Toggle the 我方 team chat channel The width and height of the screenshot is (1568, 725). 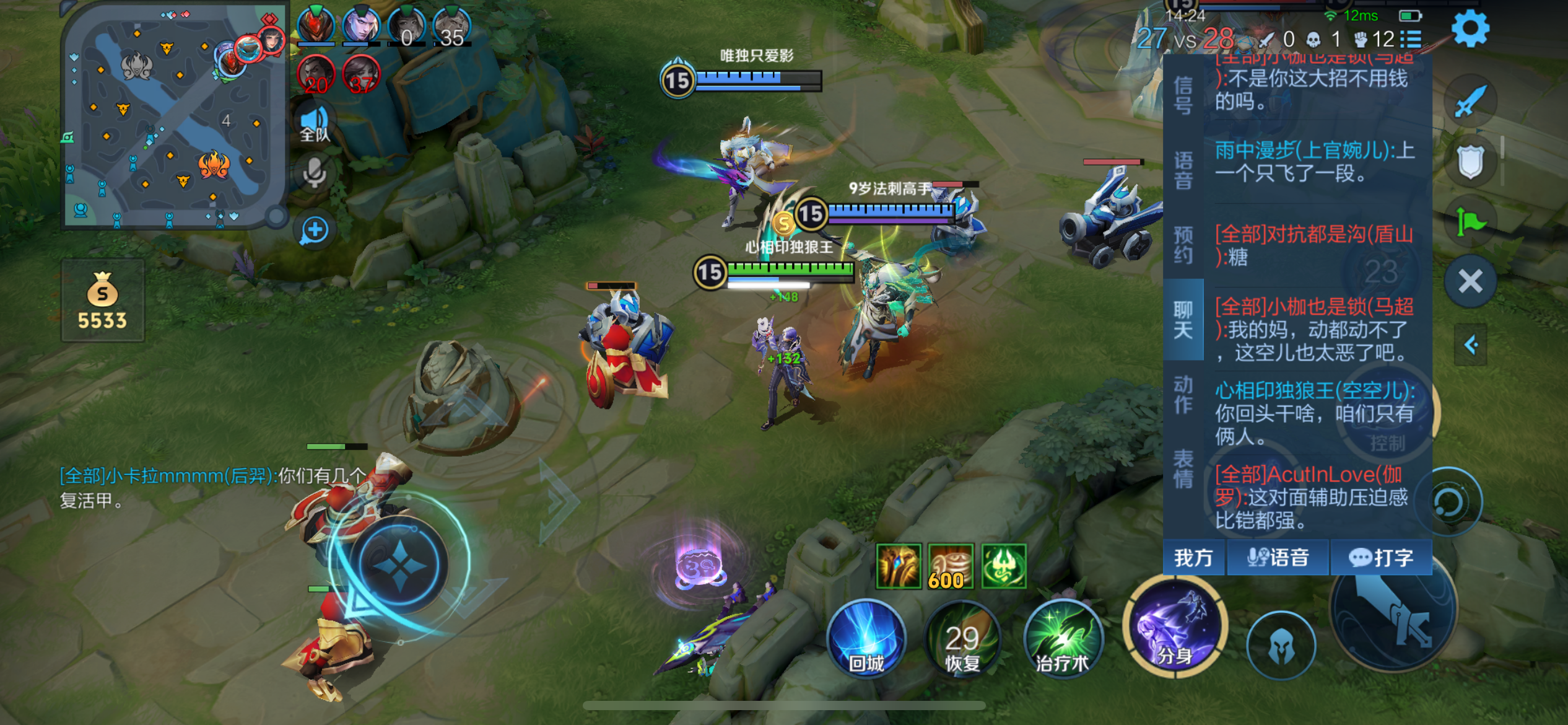(x=1194, y=558)
